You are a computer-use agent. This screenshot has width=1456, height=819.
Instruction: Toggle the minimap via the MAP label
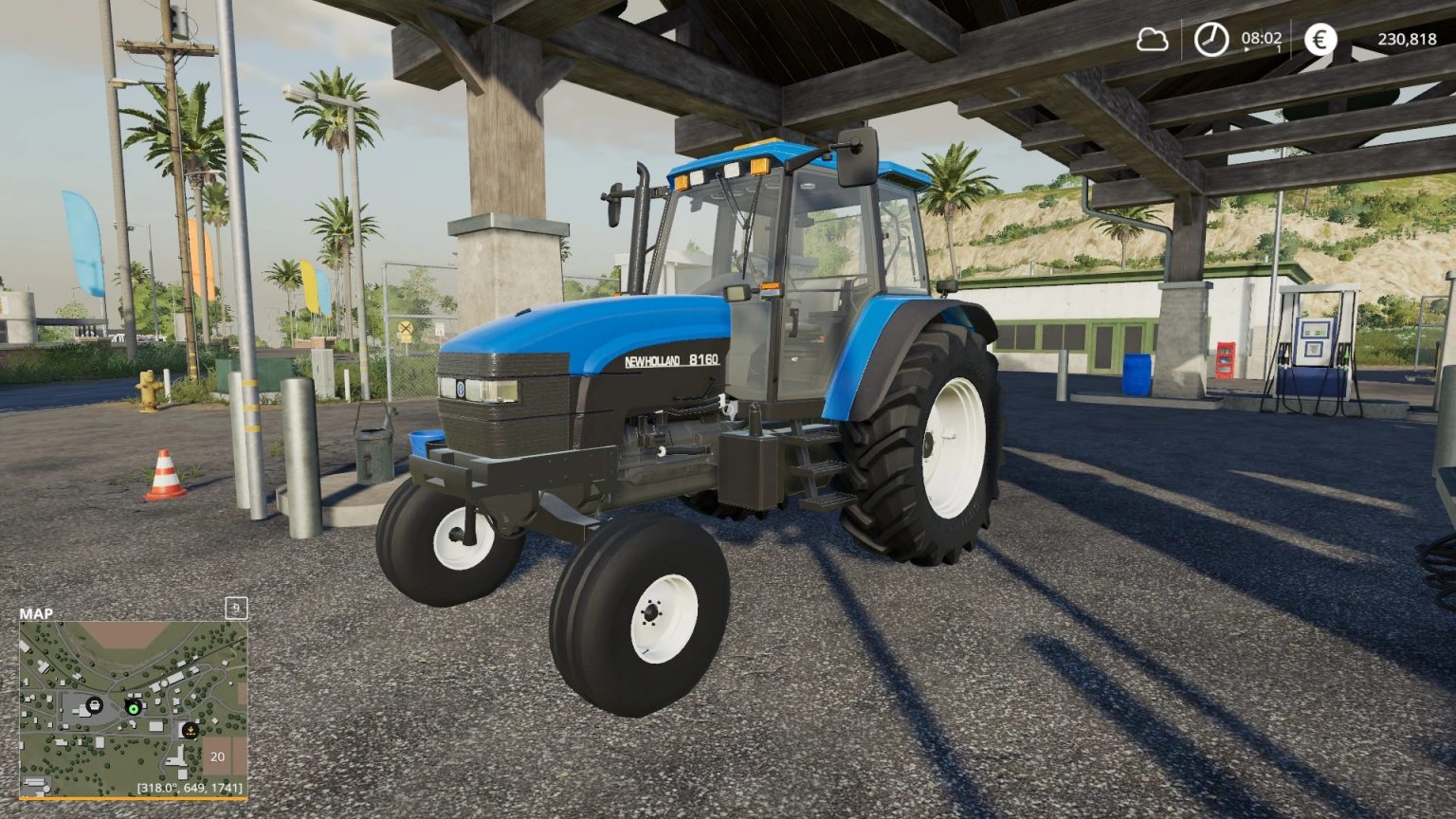(35, 612)
